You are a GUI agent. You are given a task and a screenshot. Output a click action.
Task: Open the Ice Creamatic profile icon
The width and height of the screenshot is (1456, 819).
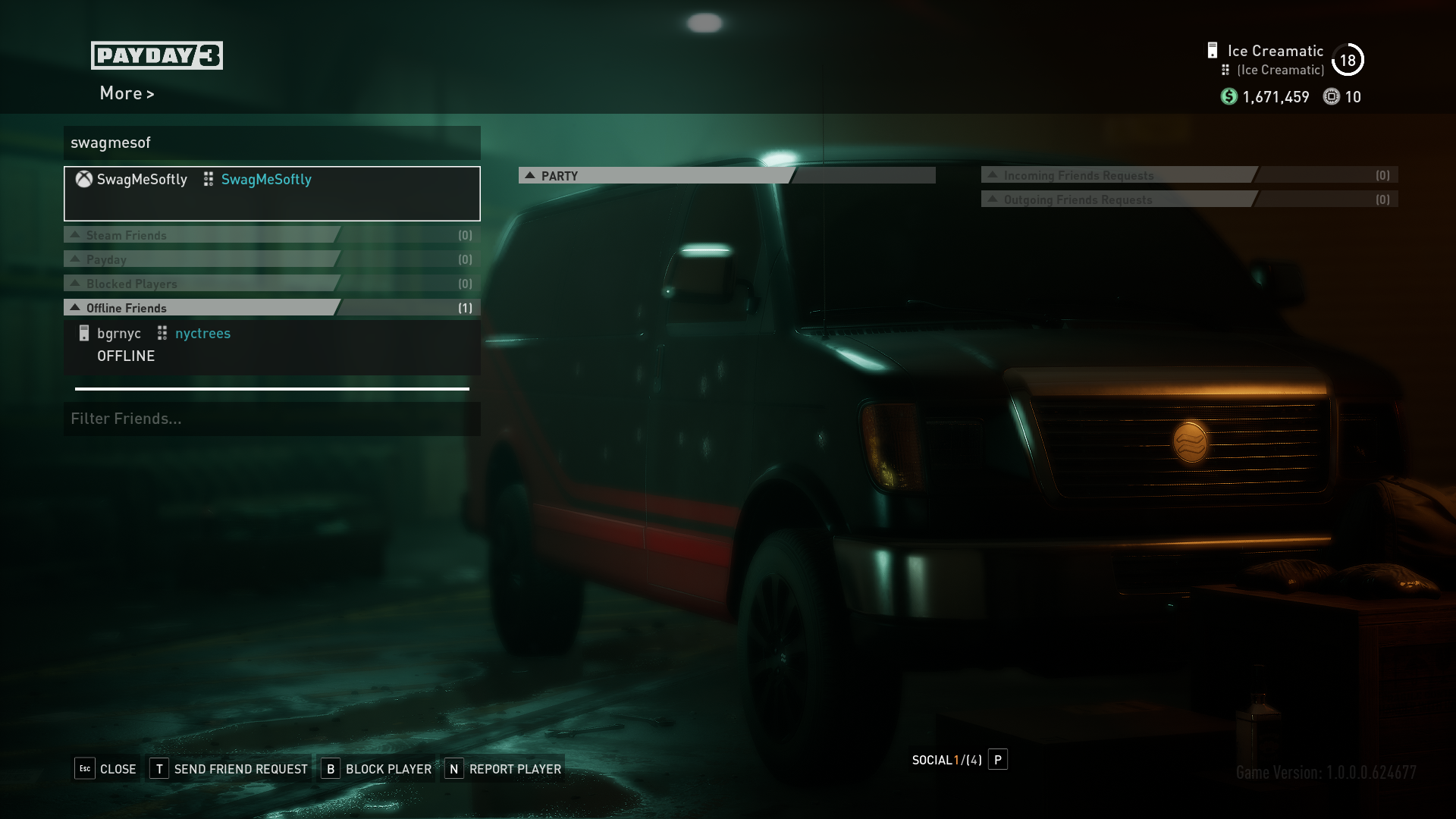click(x=1213, y=49)
